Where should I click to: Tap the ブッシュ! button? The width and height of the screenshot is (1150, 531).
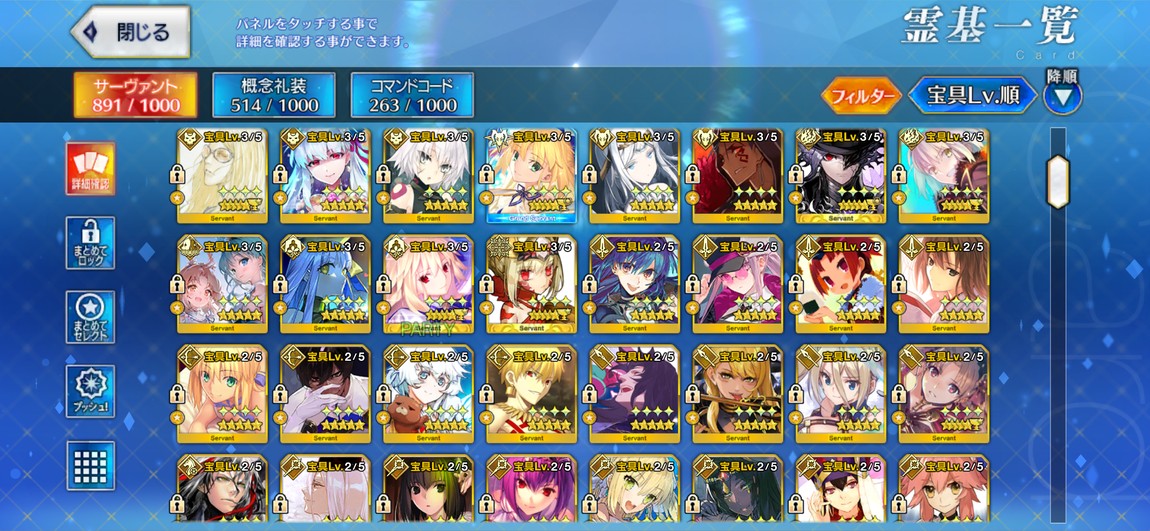point(90,391)
